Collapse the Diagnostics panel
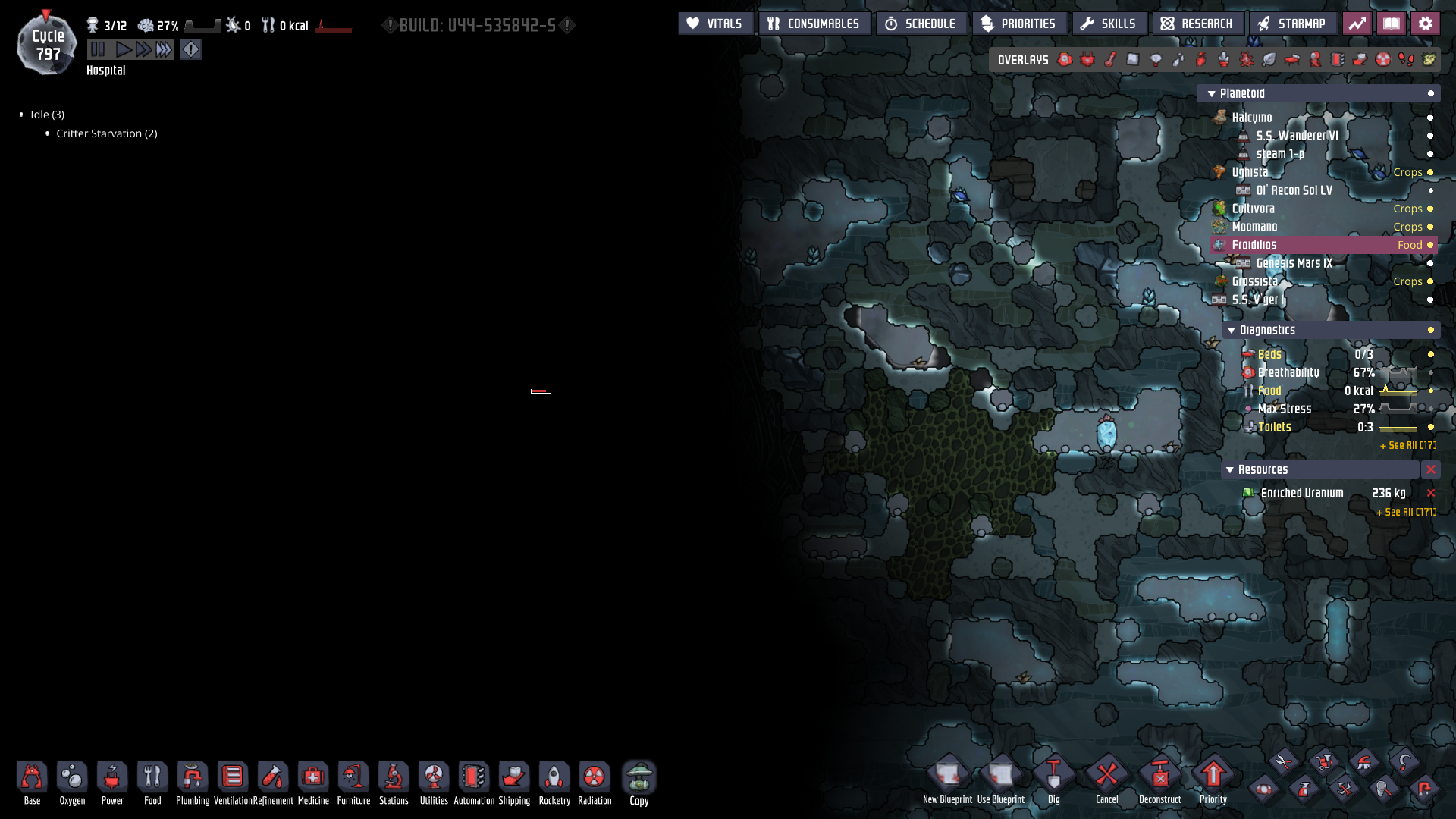 [x=1232, y=330]
